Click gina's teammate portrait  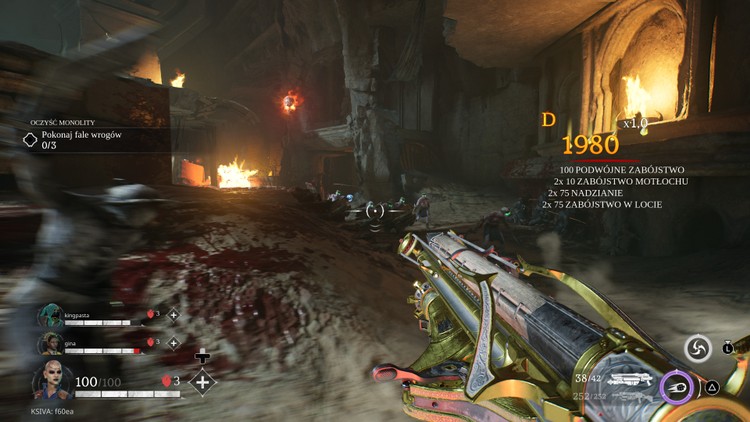(x=50, y=344)
